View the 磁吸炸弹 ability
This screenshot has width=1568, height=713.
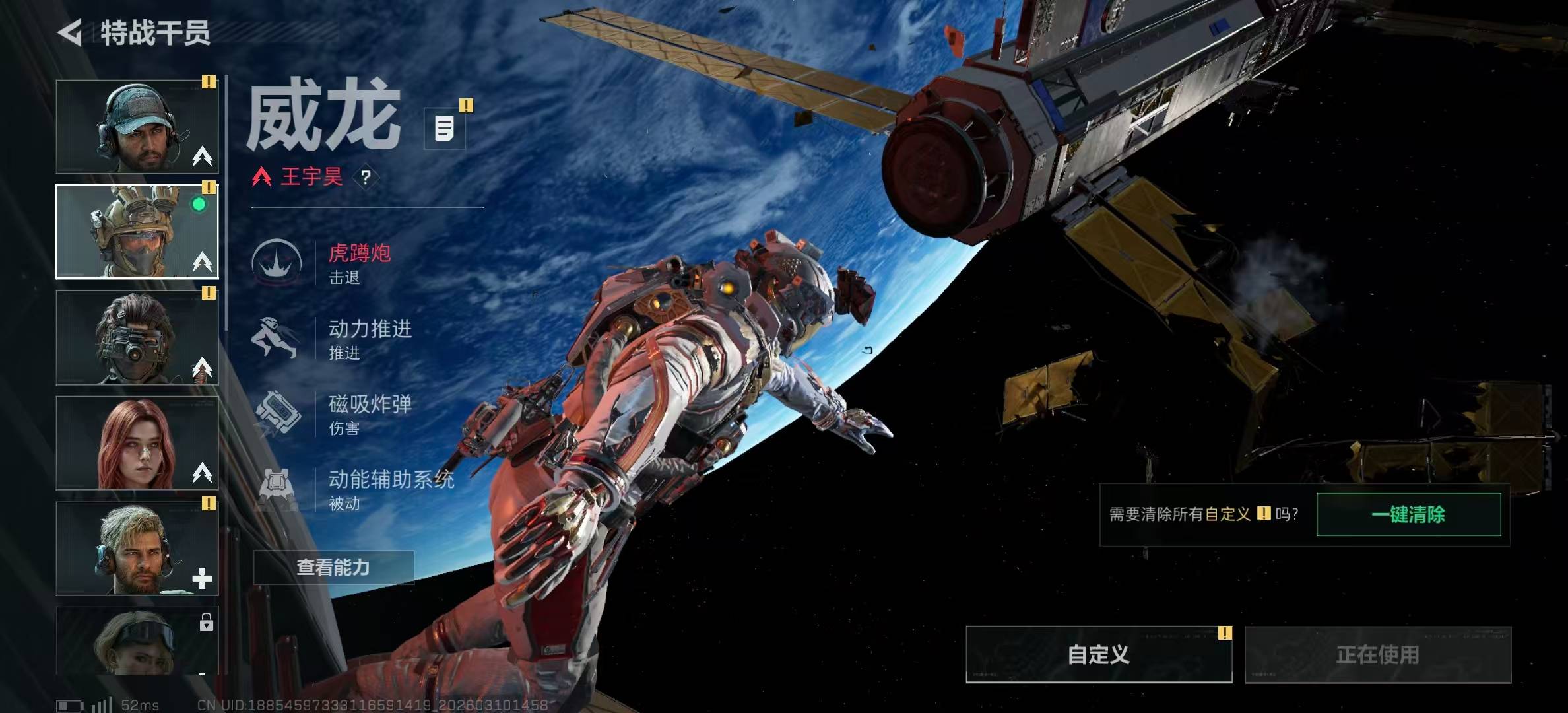pos(370,413)
